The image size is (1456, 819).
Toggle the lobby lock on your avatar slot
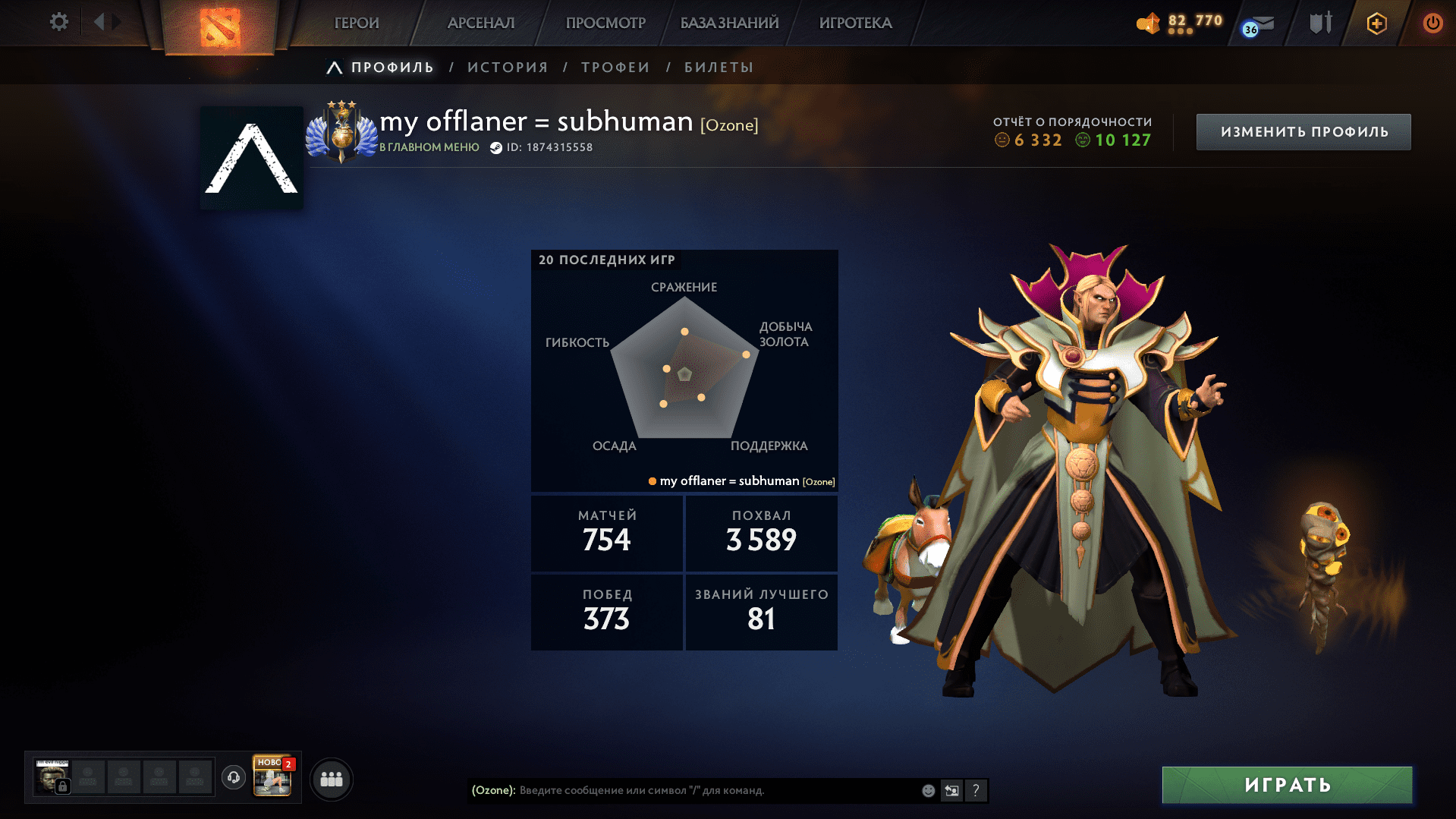click(61, 785)
